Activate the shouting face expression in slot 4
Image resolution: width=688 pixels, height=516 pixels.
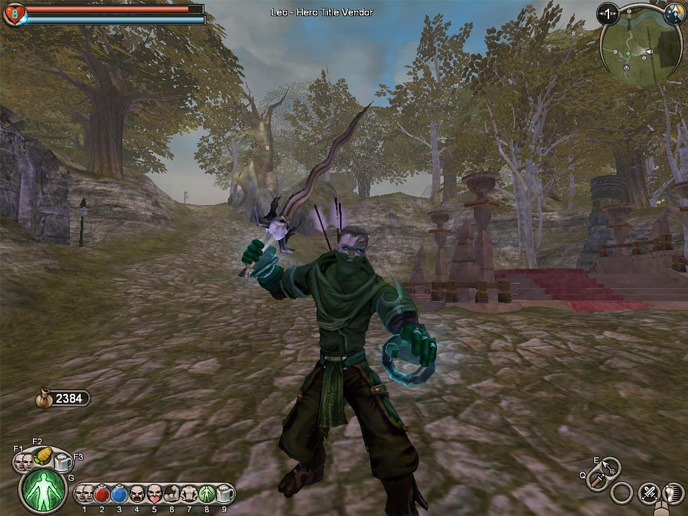137,493
